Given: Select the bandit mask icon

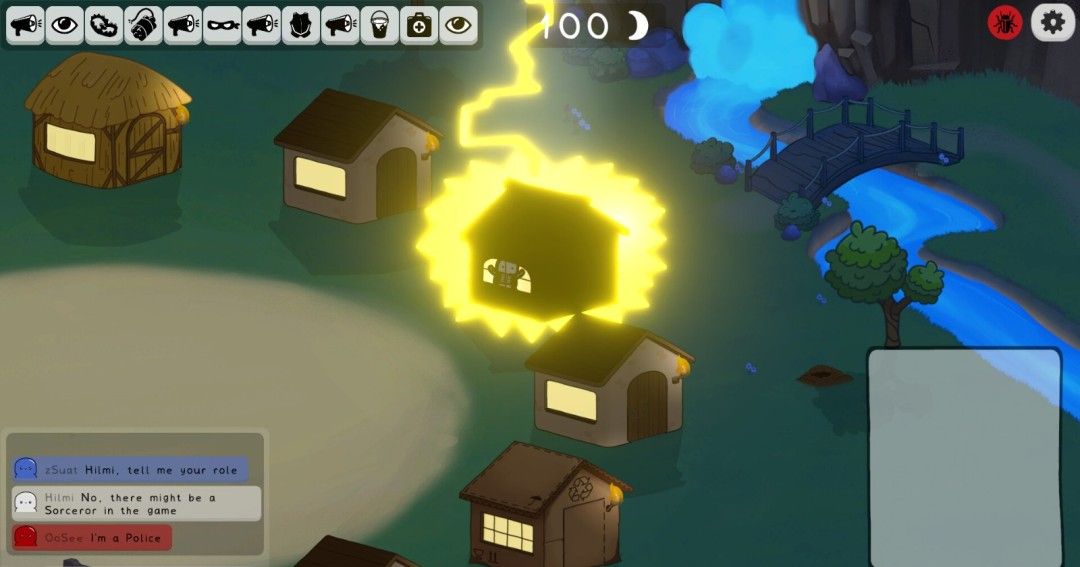Looking at the screenshot, I should pos(221,25).
